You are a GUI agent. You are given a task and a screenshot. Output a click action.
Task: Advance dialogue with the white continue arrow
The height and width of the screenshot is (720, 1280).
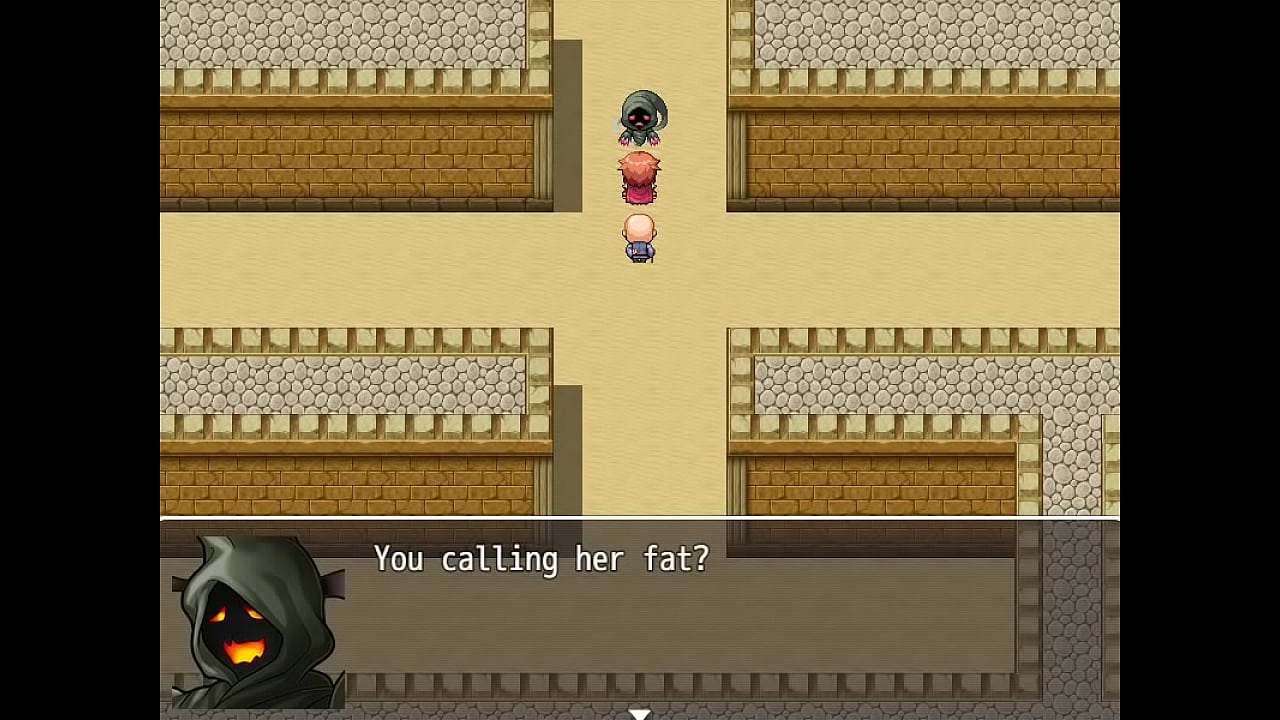(639, 713)
